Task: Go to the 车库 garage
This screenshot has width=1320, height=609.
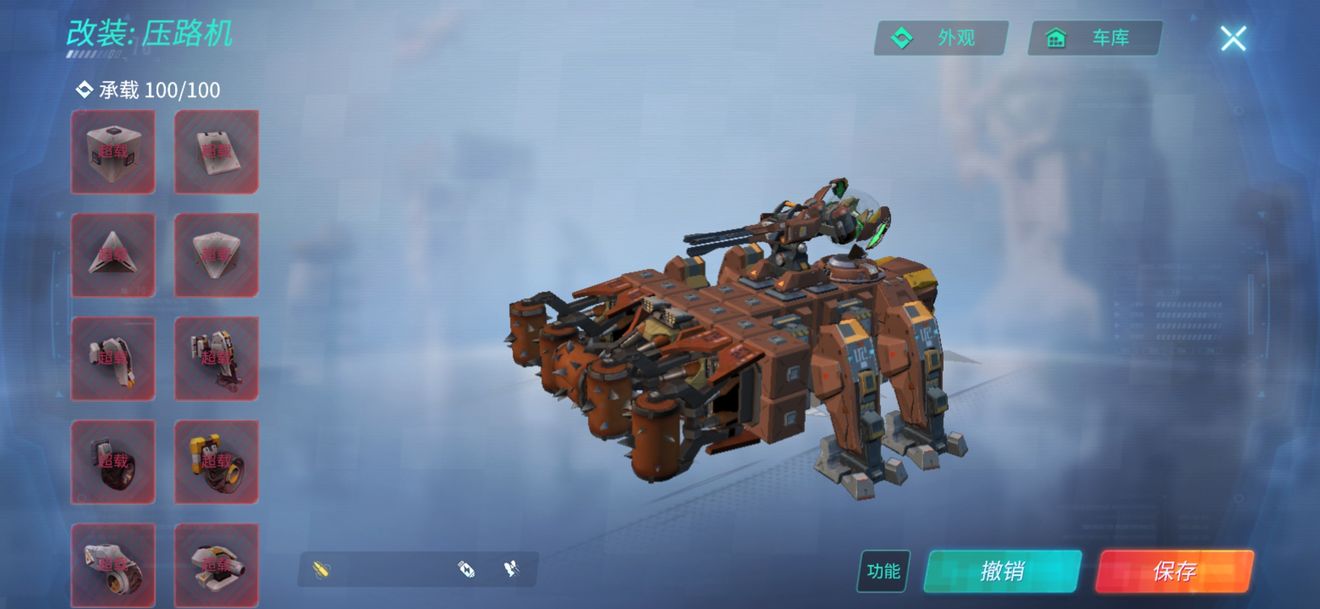Action: point(1095,38)
